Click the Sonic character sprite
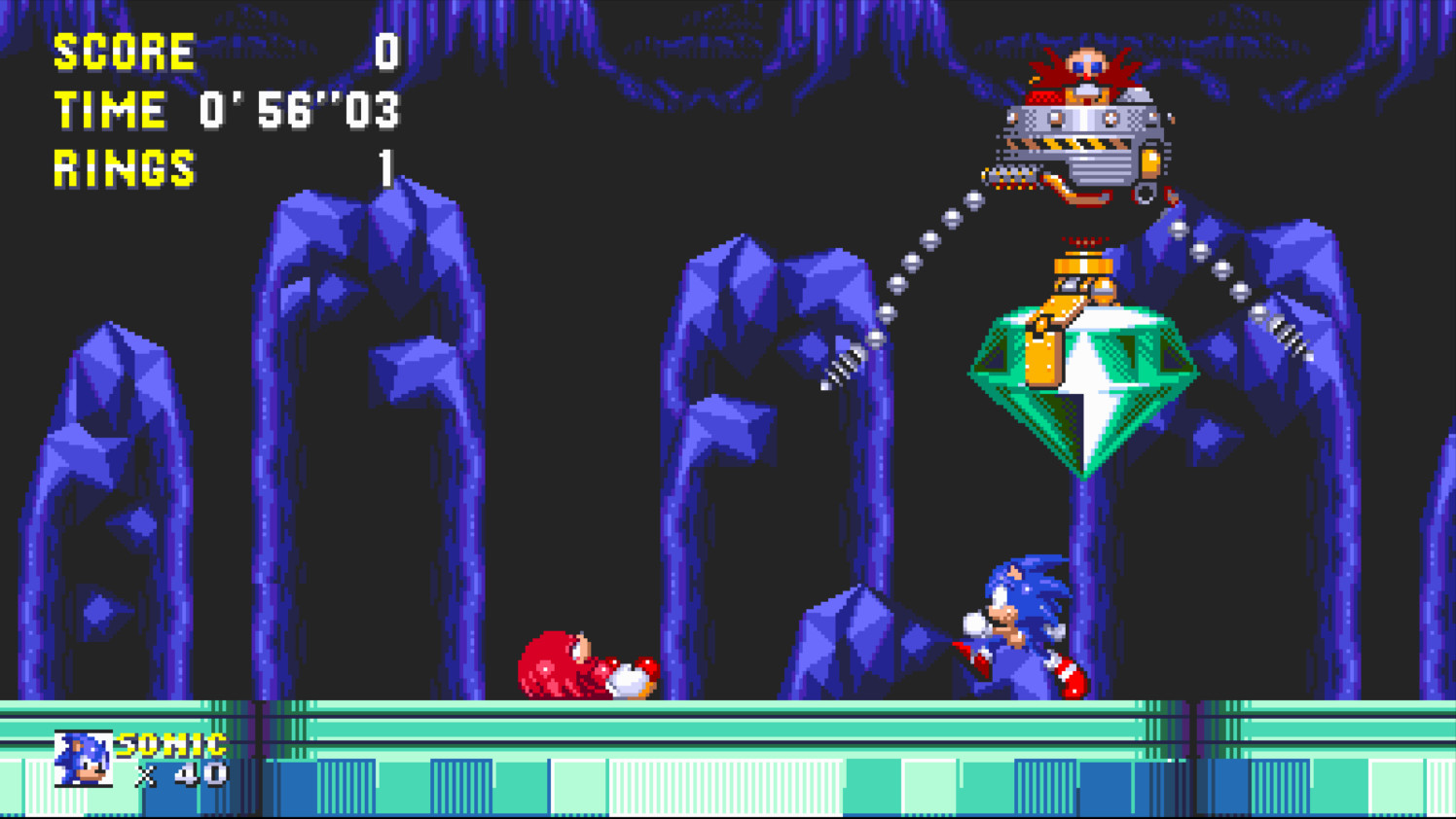 point(1017,623)
